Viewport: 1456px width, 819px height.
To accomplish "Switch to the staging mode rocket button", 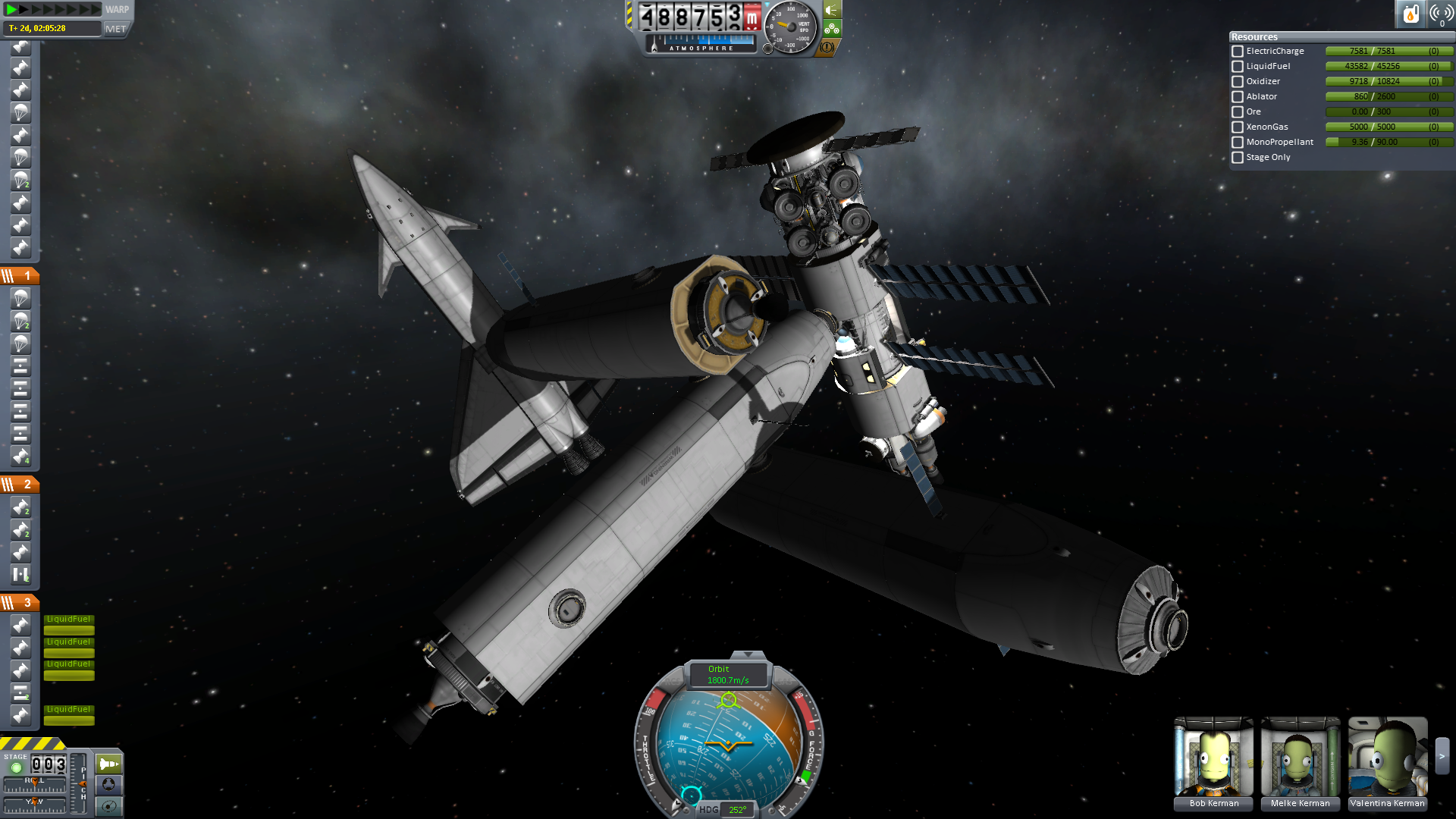I will pos(108,764).
